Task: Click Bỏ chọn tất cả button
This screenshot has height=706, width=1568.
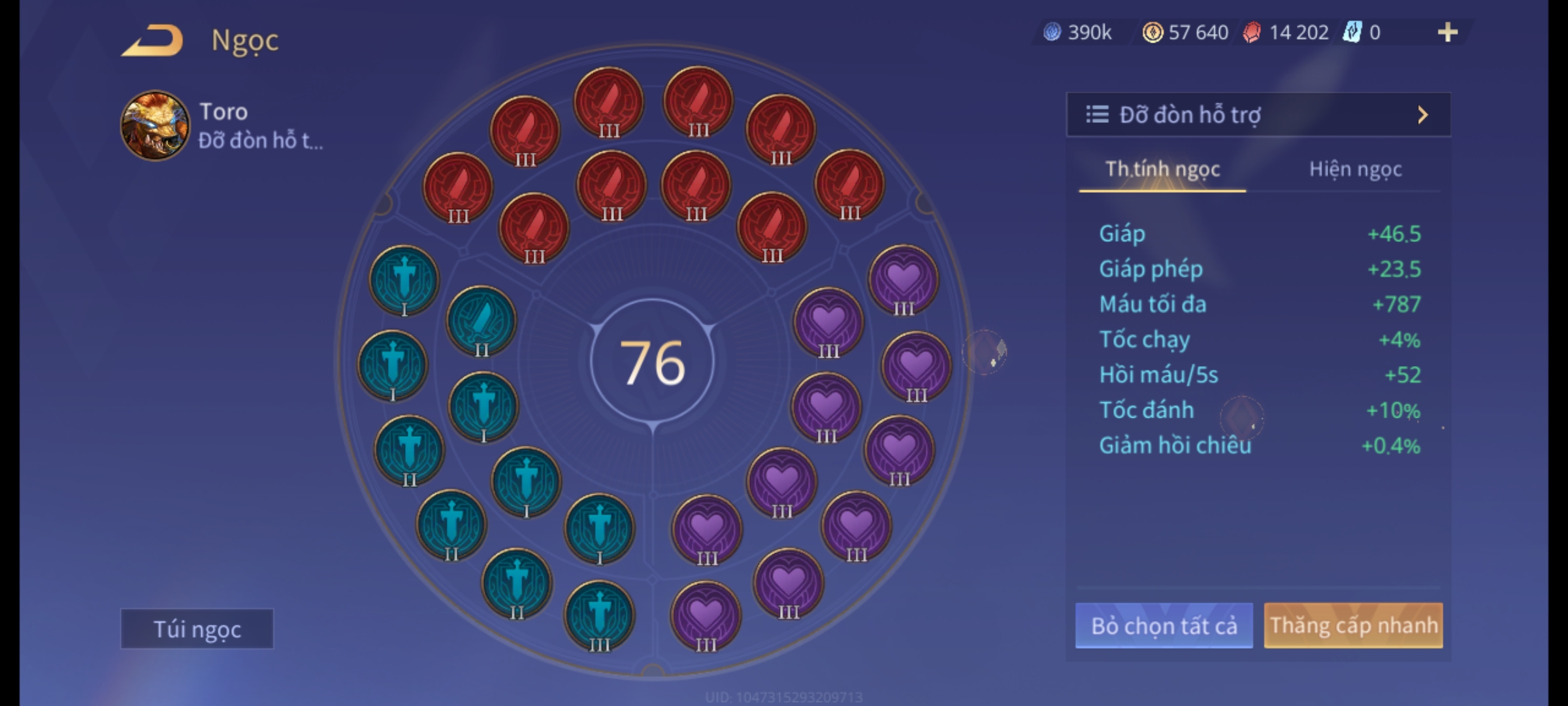Action: [x=1164, y=626]
